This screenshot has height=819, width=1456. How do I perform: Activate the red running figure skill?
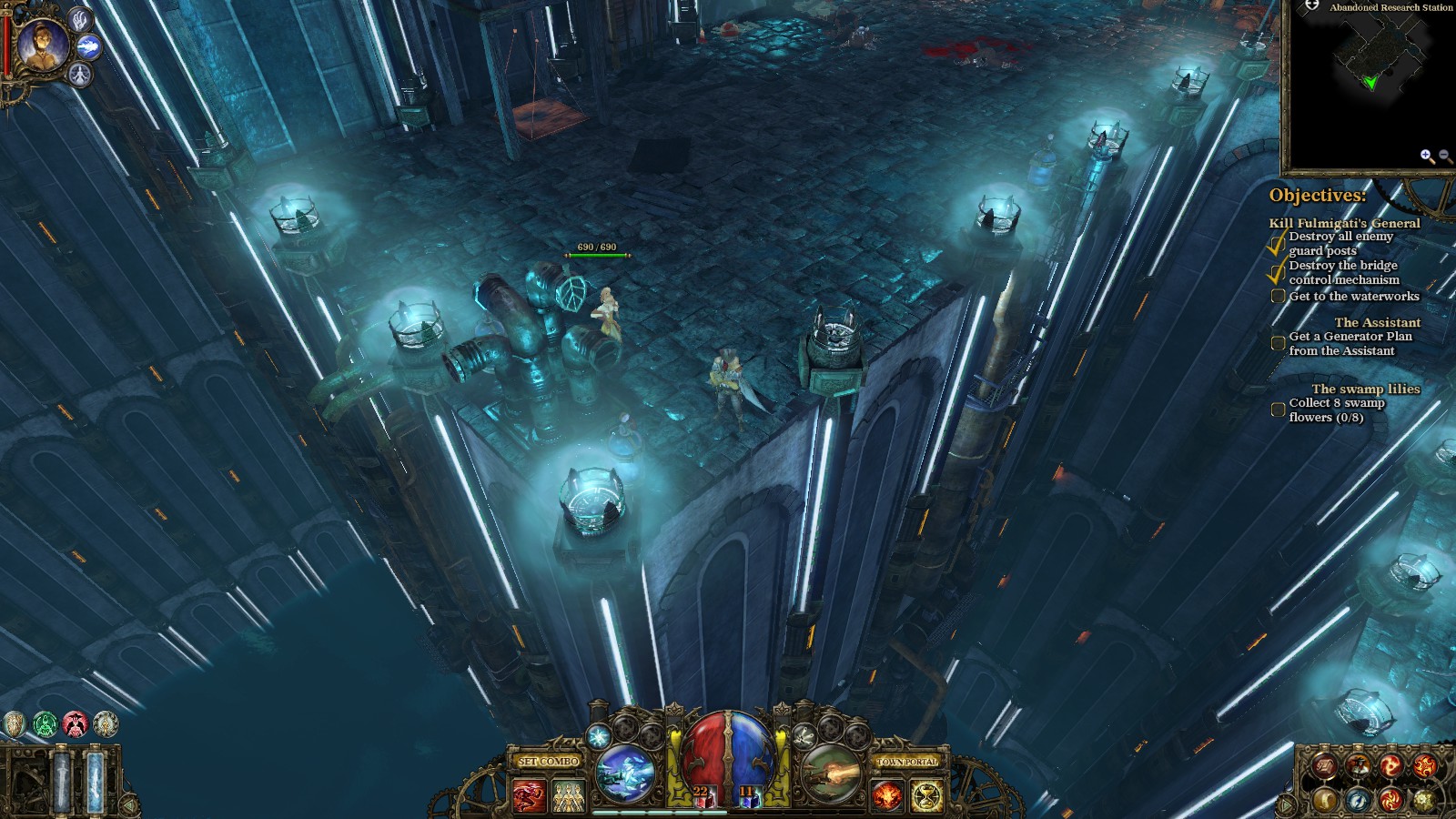[529, 796]
